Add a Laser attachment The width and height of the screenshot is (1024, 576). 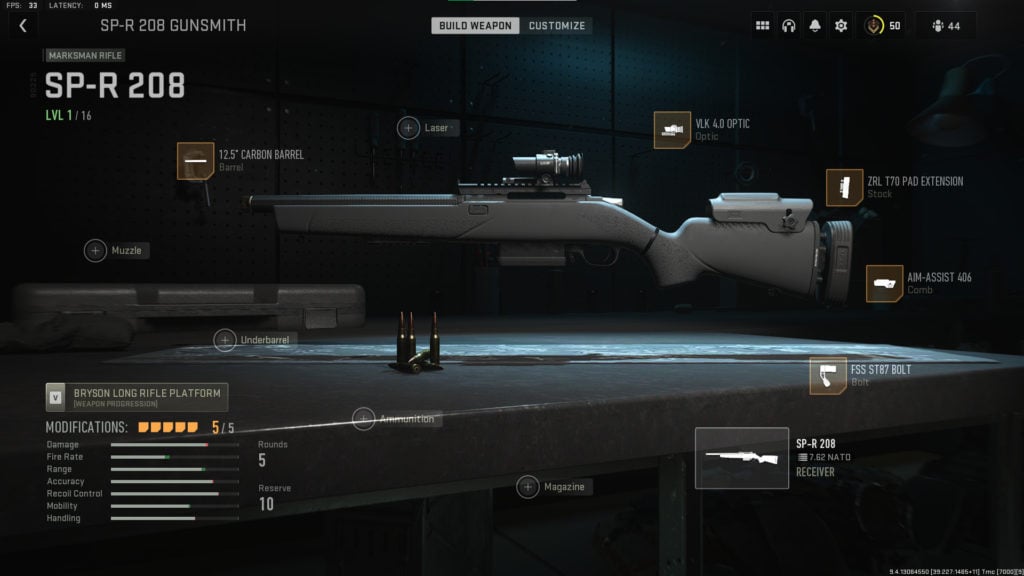click(x=409, y=128)
